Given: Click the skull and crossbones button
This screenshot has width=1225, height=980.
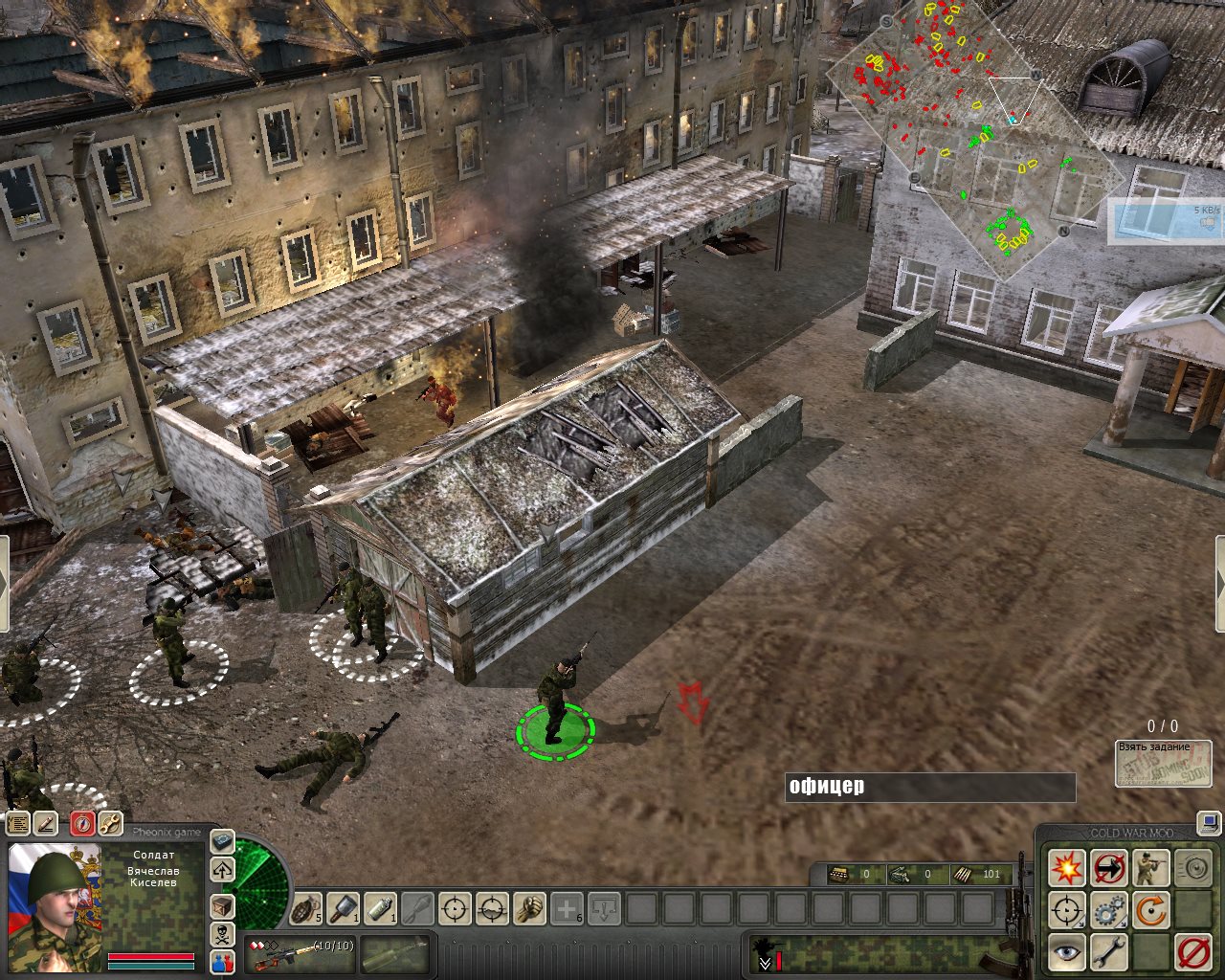Looking at the screenshot, I should point(222,934).
